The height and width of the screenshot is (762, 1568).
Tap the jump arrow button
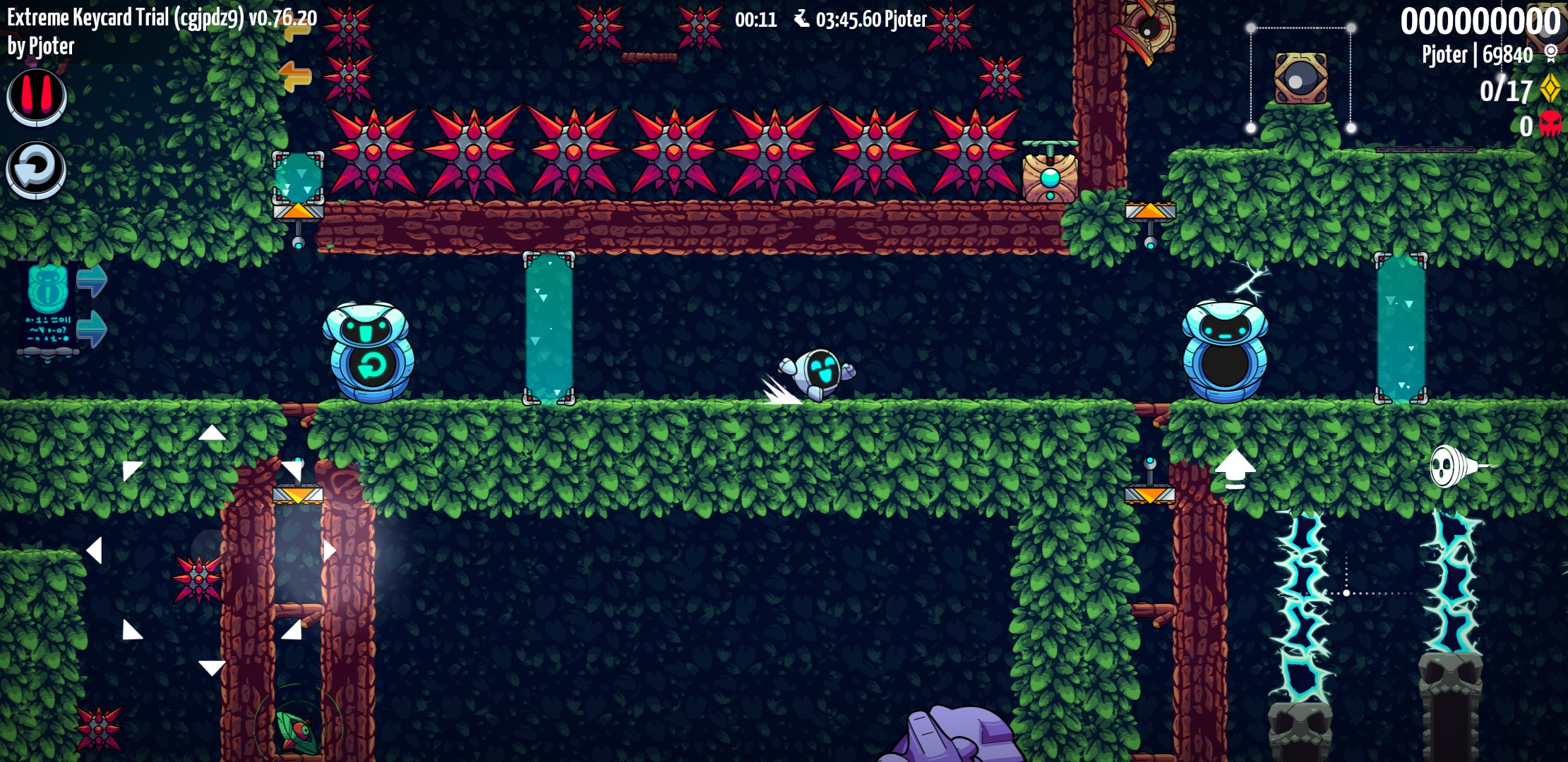point(1235,468)
